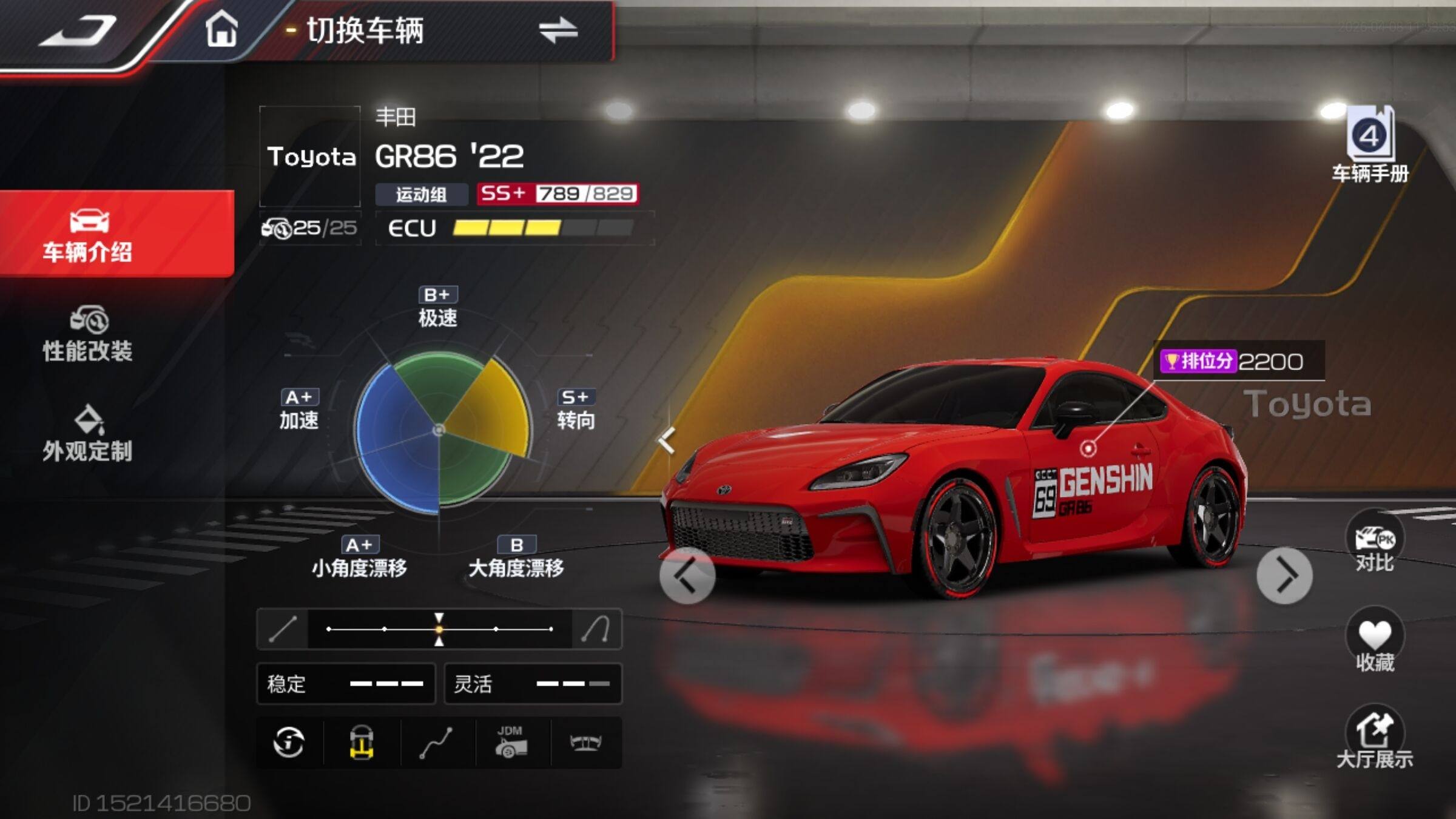Screen dimensions: 1456x819
Task: Switch to 外观定制 appearance customization tab
Action: point(89,434)
